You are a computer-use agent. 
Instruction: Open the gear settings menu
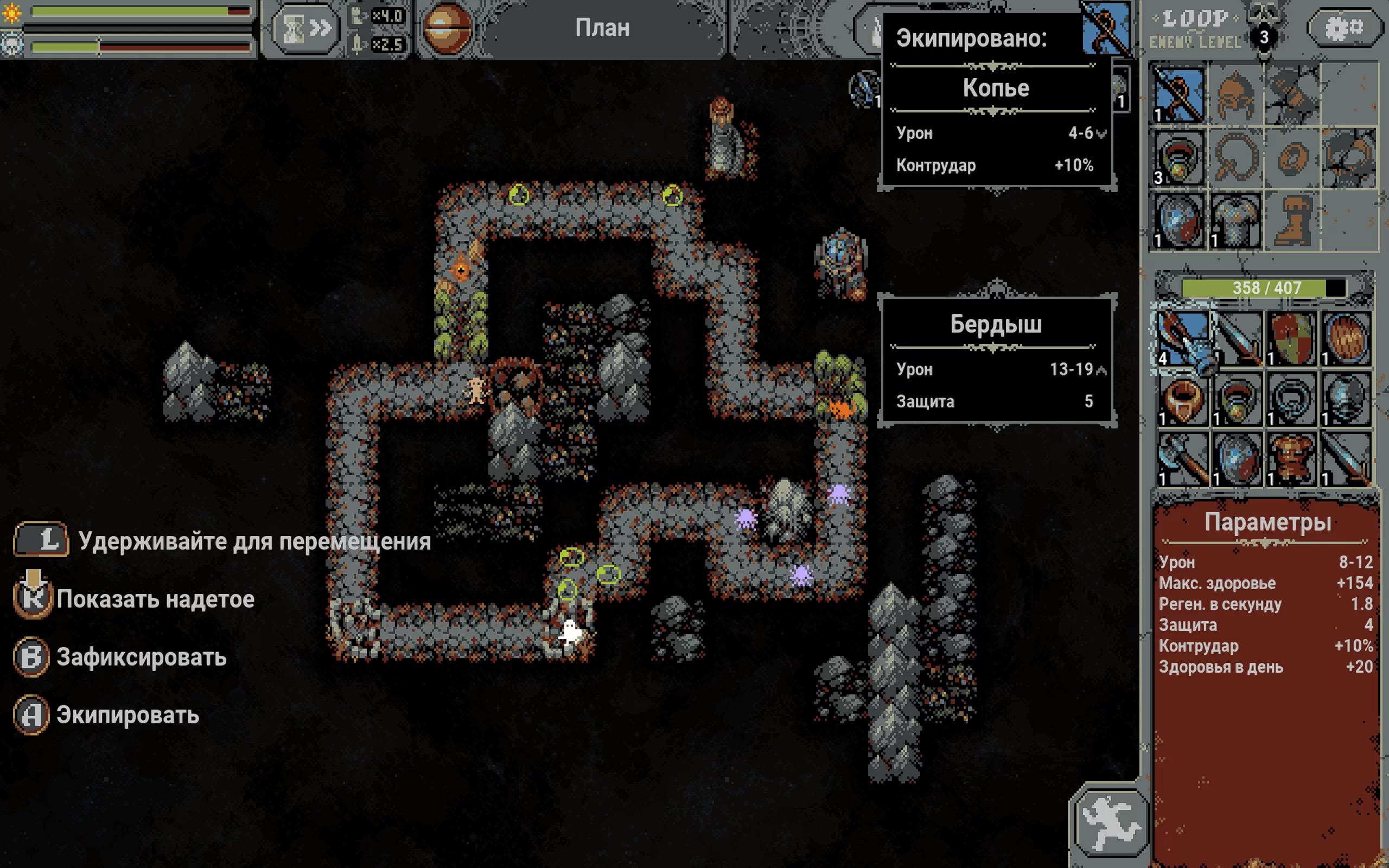click(1344, 28)
